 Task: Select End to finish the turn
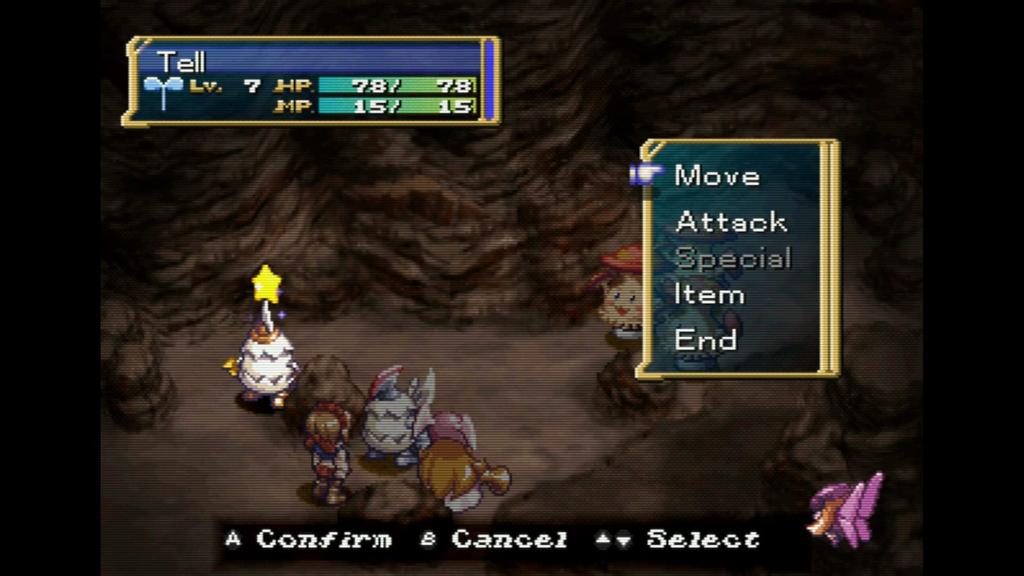(706, 339)
